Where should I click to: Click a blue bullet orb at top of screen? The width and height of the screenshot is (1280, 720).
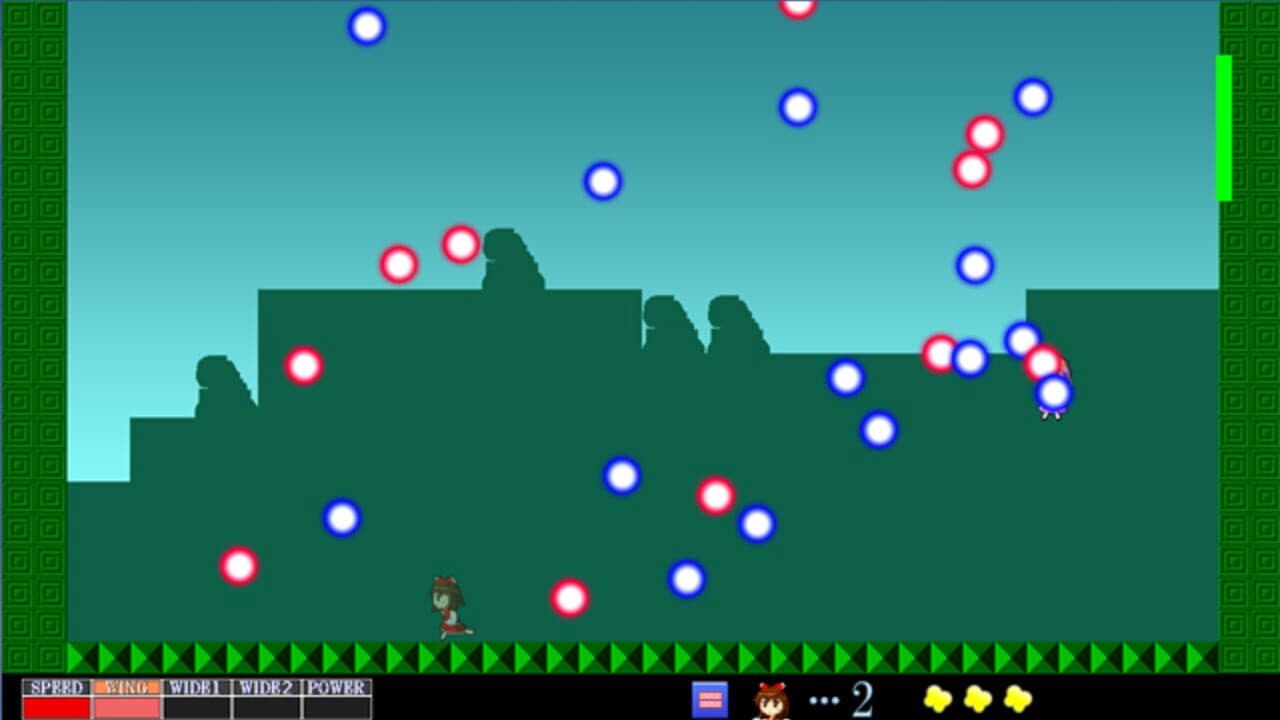point(367,27)
